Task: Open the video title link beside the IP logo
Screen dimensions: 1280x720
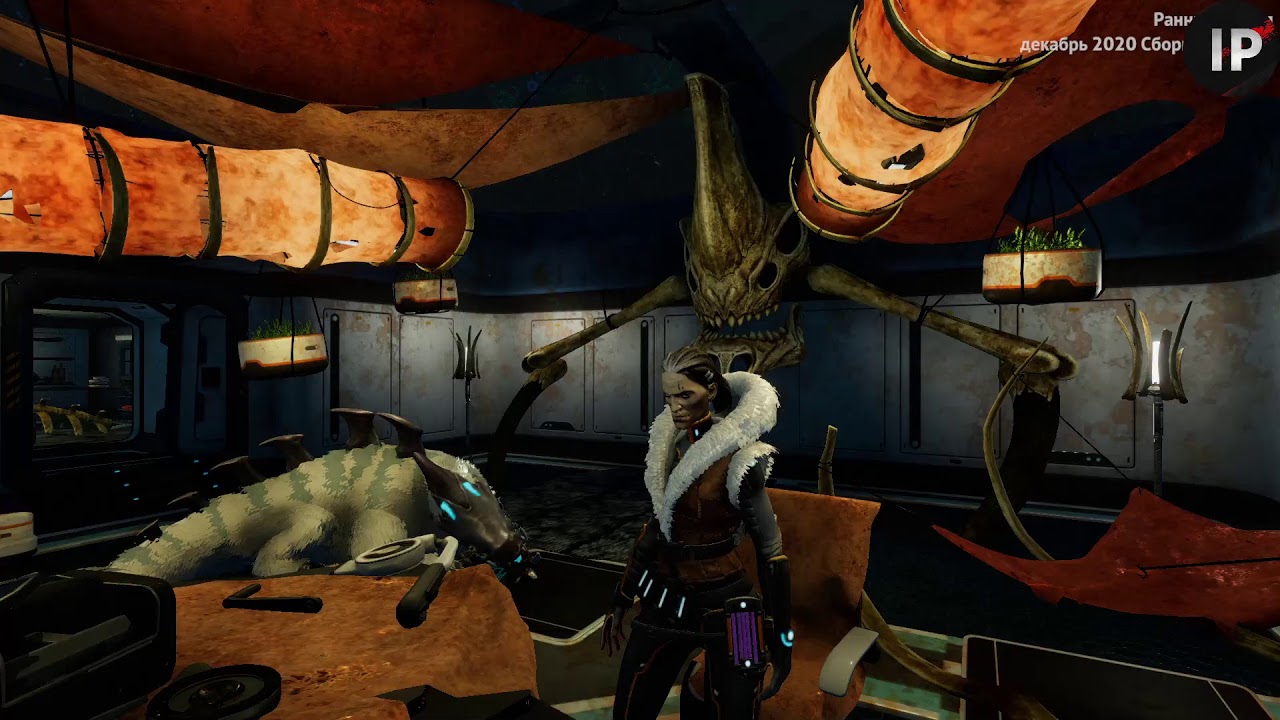Action: point(1101,33)
